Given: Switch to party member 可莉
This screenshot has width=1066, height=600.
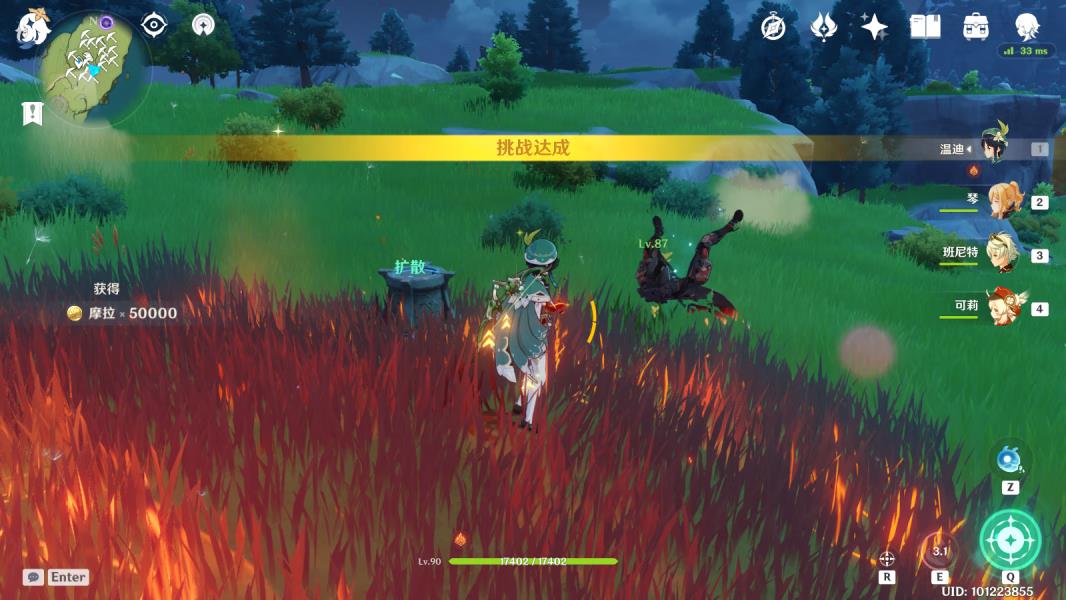Looking at the screenshot, I should (1003, 308).
